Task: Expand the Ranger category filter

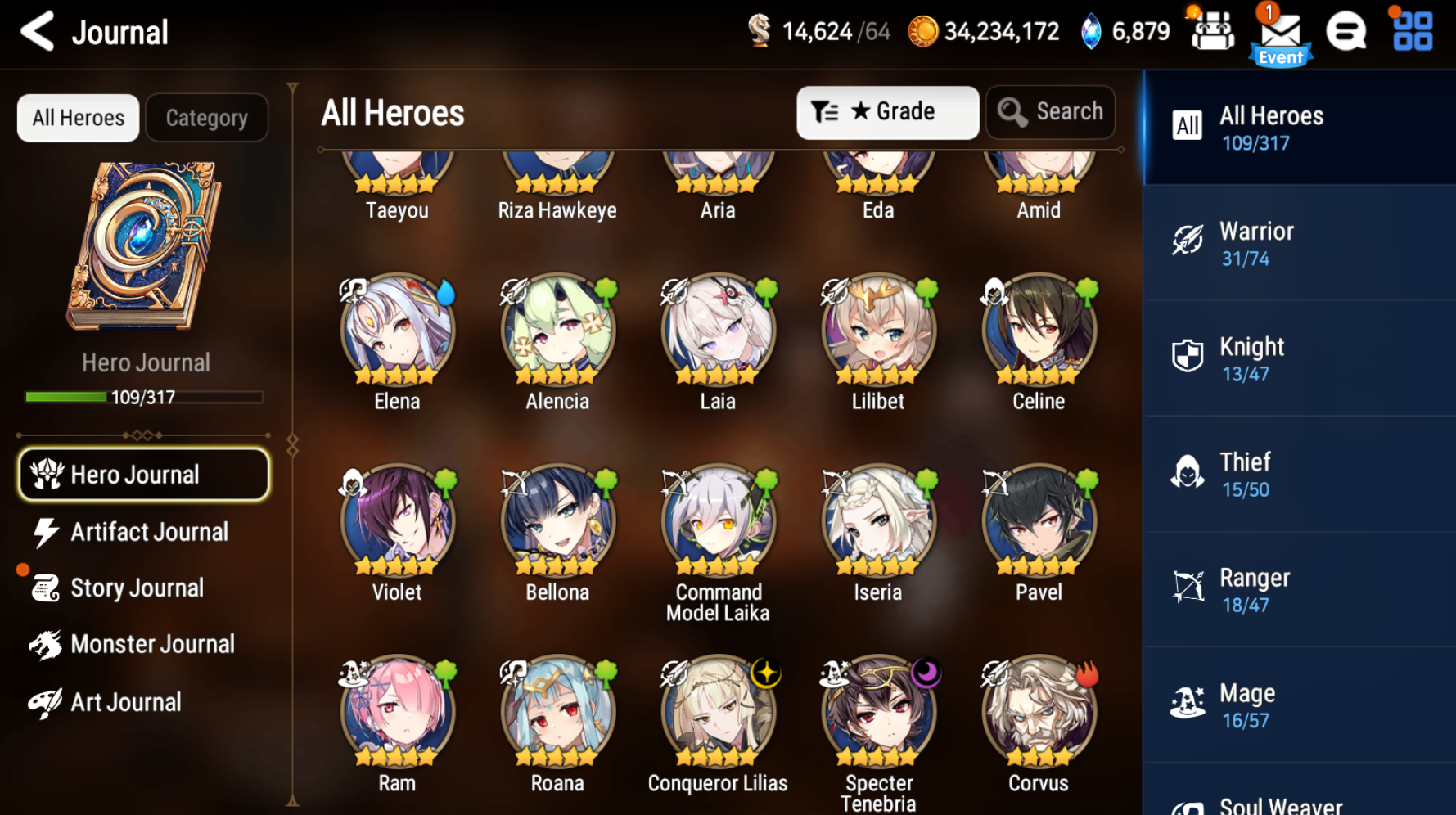Action: pos(1299,588)
